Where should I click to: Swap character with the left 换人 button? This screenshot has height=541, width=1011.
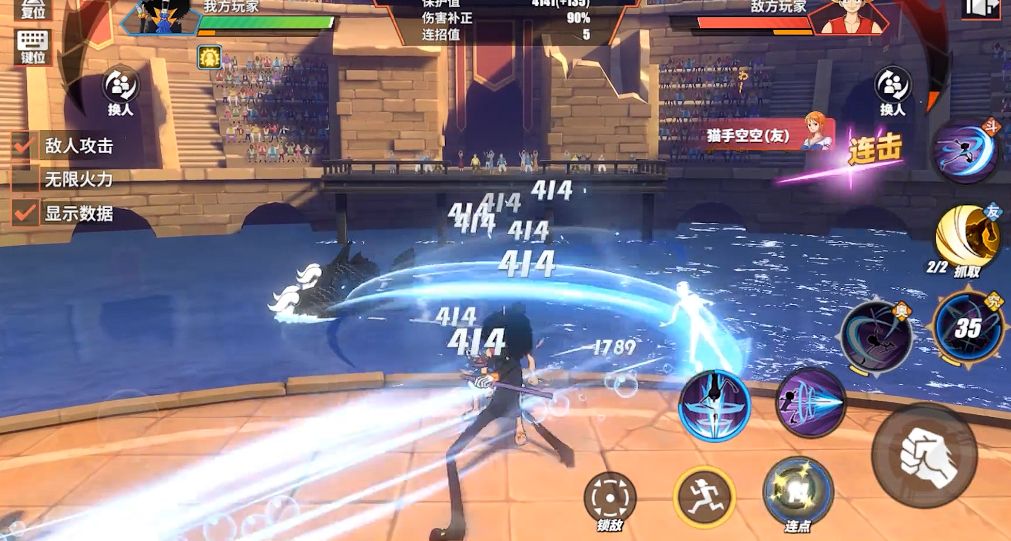pos(121,89)
